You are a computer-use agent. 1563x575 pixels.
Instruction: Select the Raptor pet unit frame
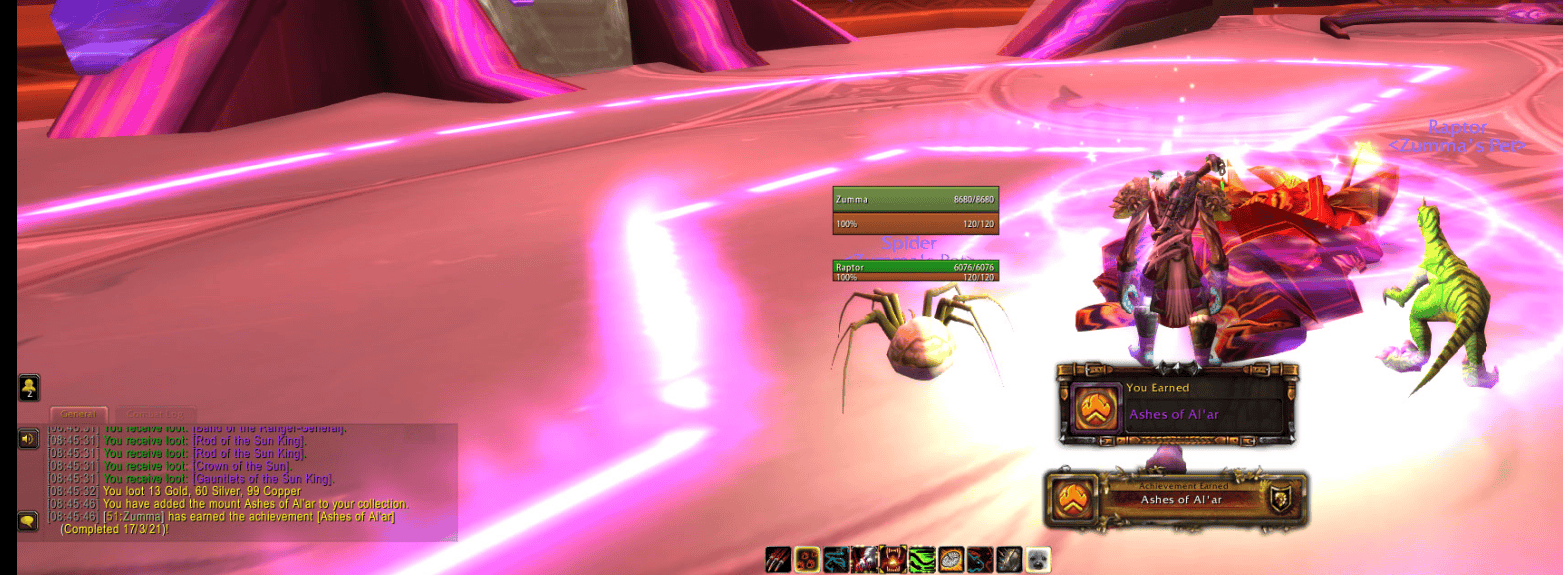pyautogui.click(x=915, y=268)
